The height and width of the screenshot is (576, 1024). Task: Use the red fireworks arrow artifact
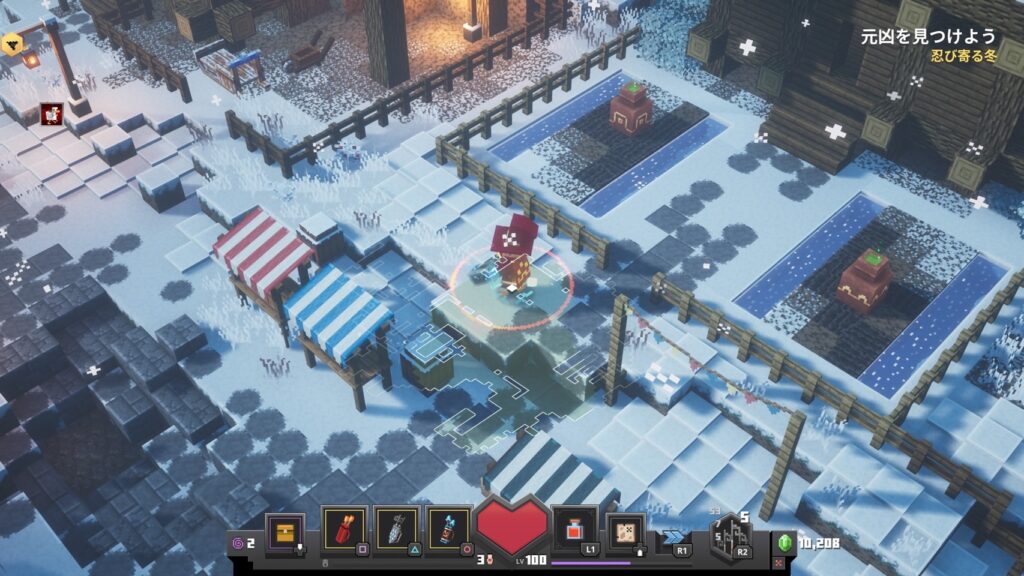click(x=343, y=529)
